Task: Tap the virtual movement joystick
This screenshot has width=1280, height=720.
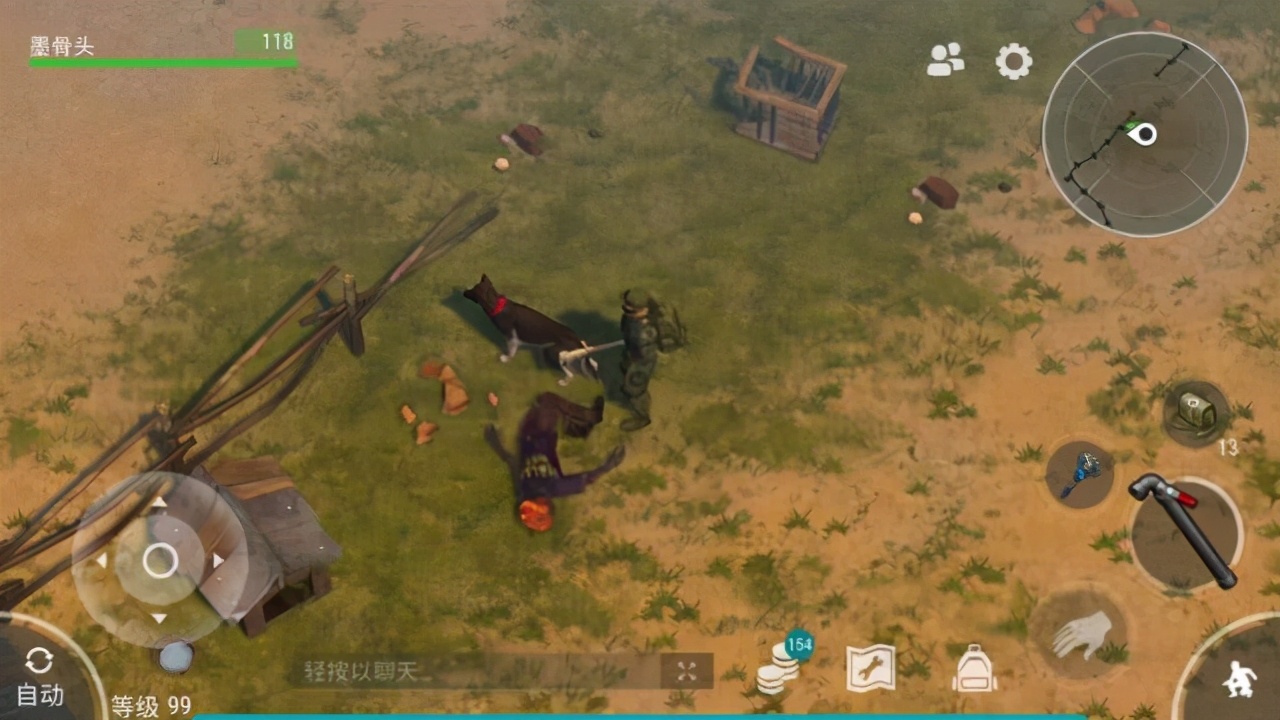Action: (160, 560)
